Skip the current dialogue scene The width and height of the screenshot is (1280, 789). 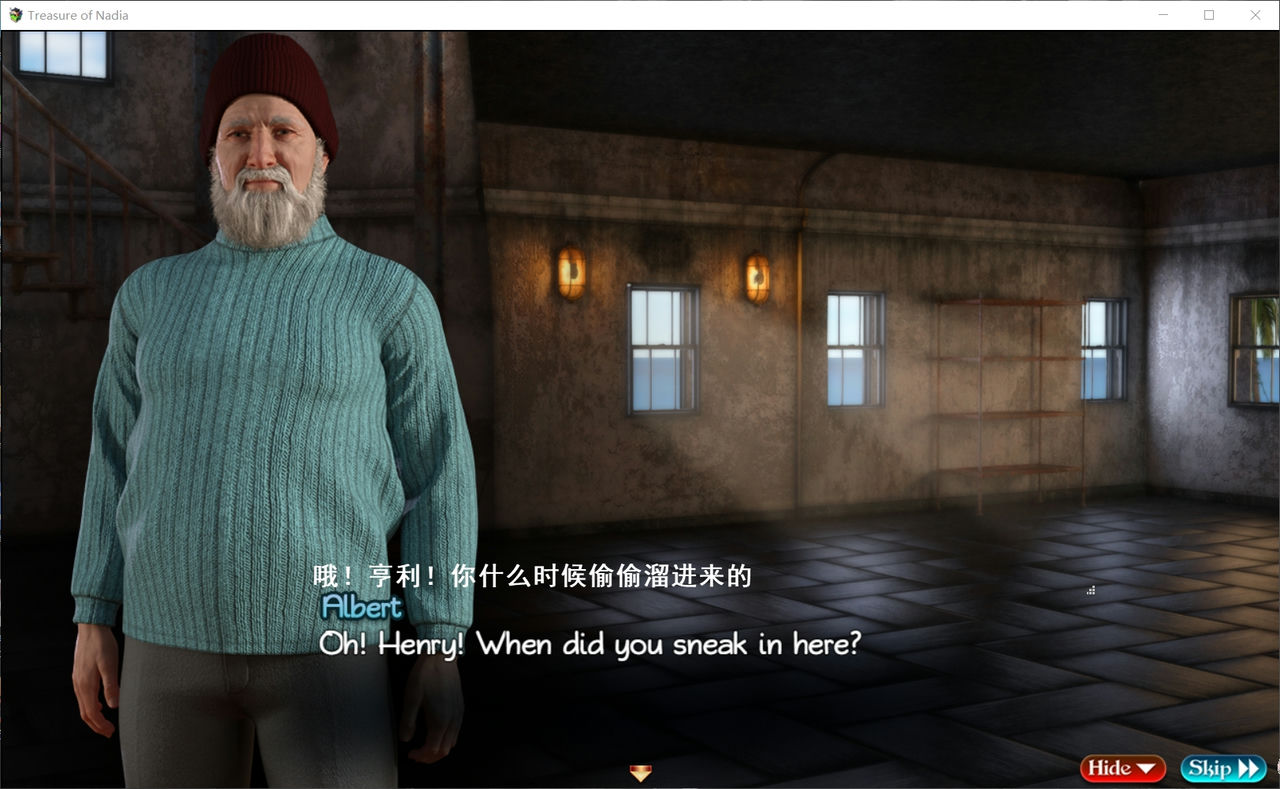pyautogui.click(x=1223, y=768)
